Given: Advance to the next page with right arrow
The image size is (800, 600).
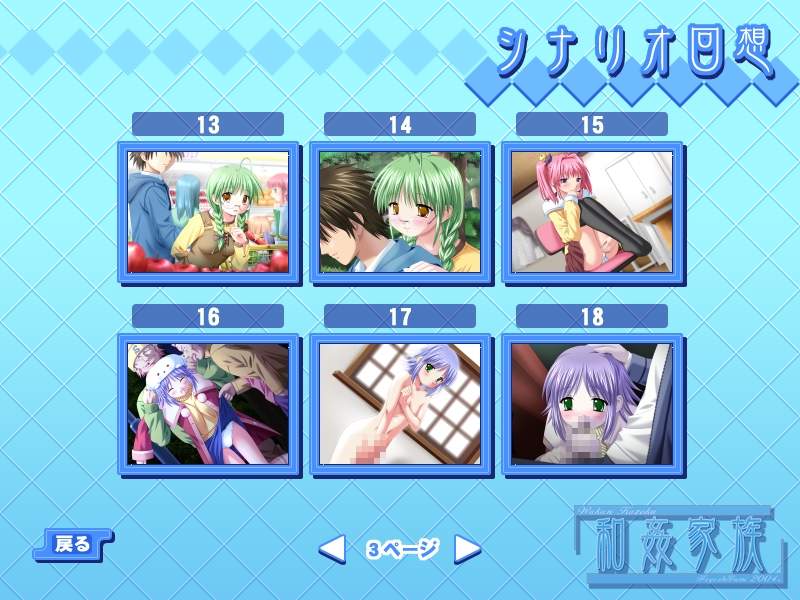Looking at the screenshot, I should pos(467,548).
